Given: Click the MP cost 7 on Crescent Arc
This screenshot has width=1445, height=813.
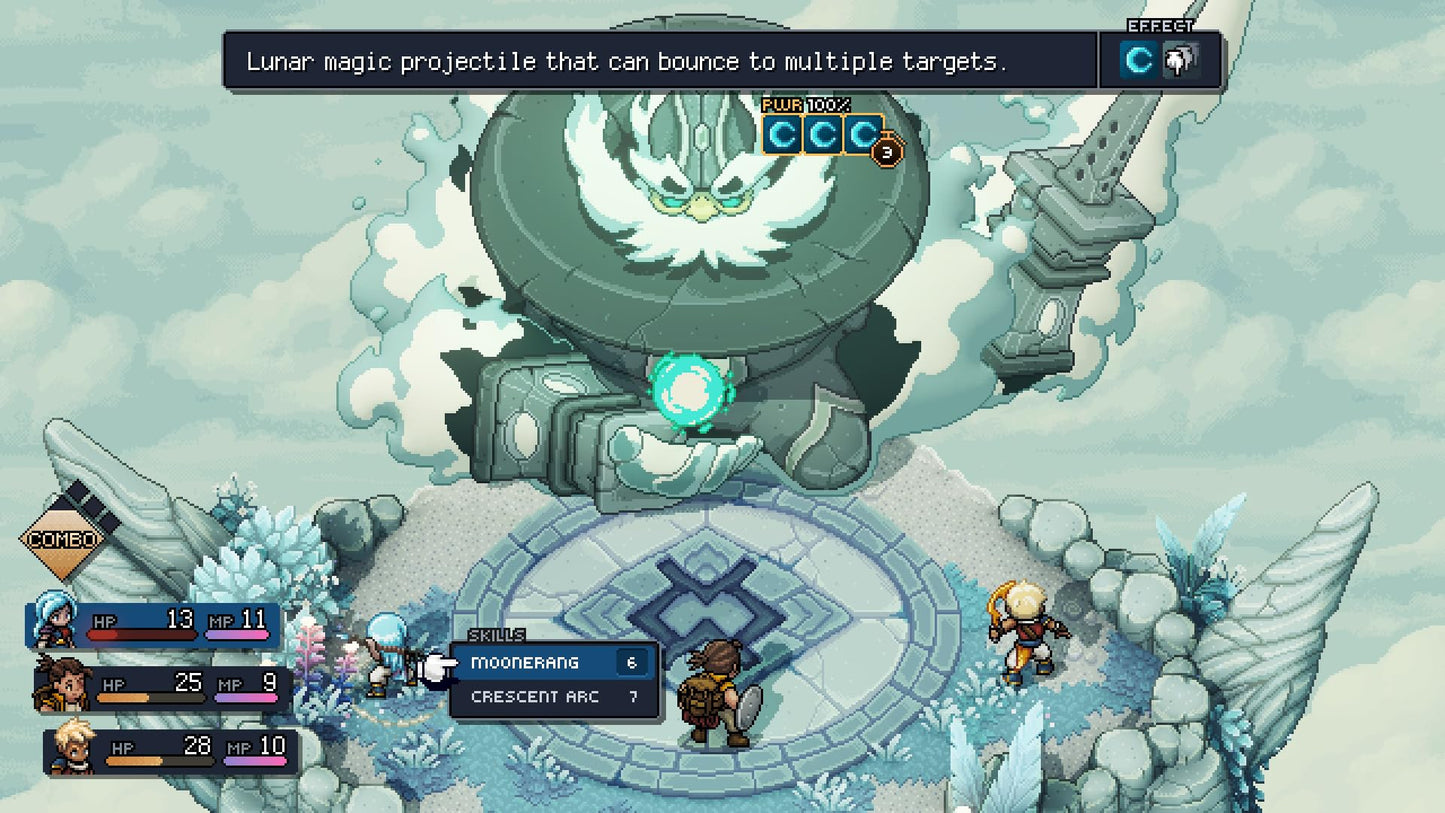Looking at the screenshot, I should tap(632, 698).
